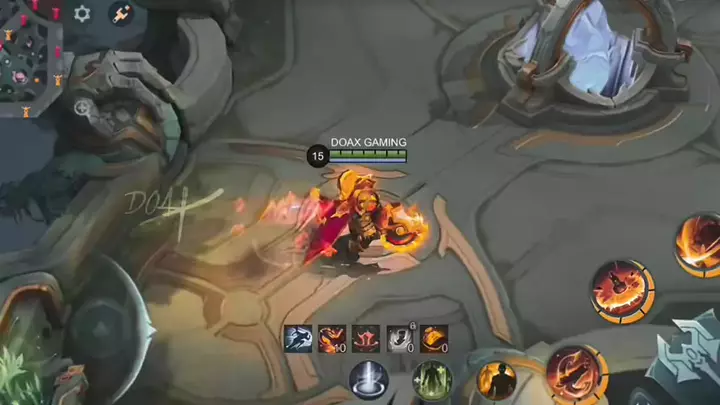
Task: Cast the fire slash skill at right edge
Action: pyautogui.click(x=699, y=244)
